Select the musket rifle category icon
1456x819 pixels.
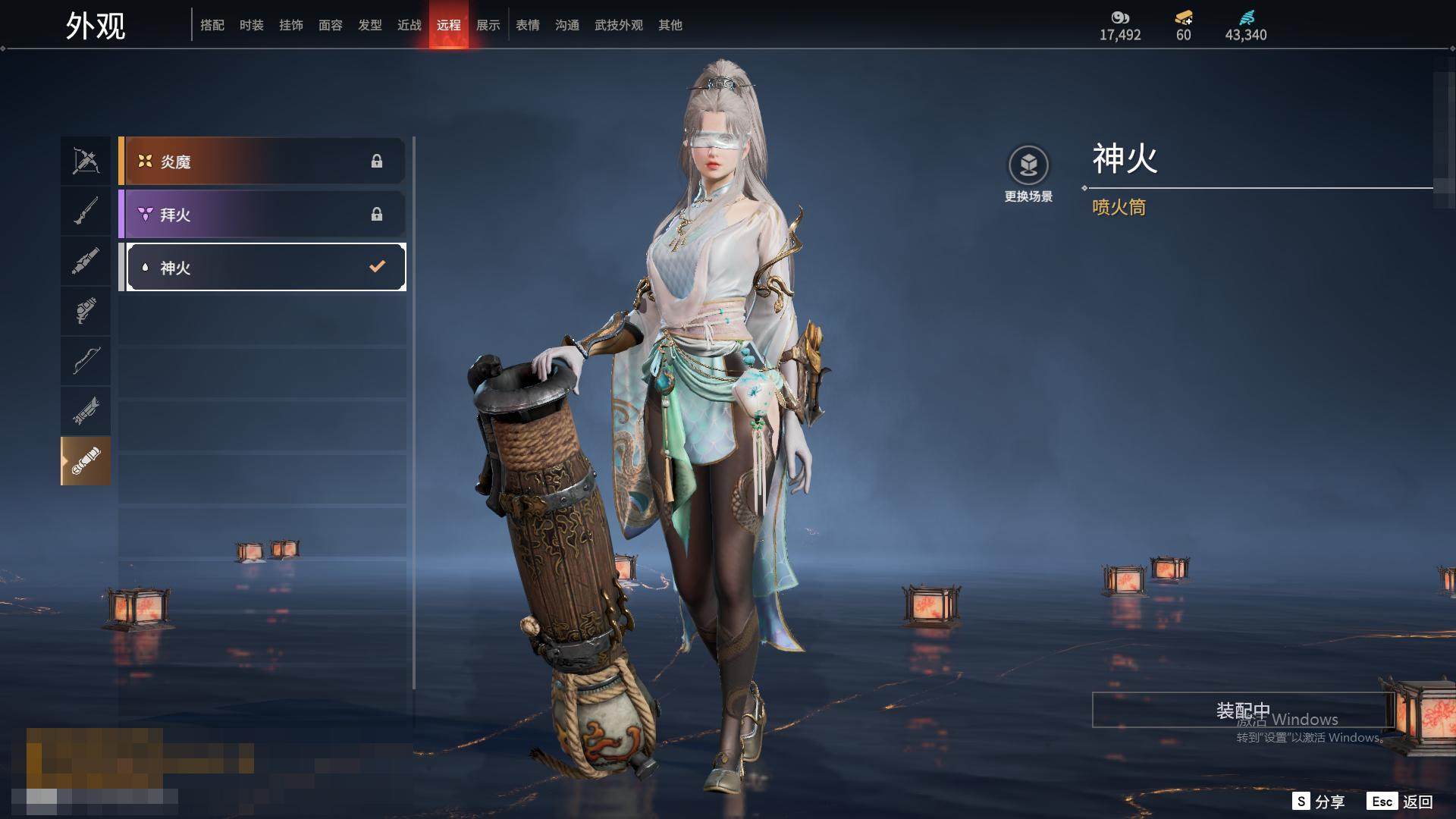point(86,211)
